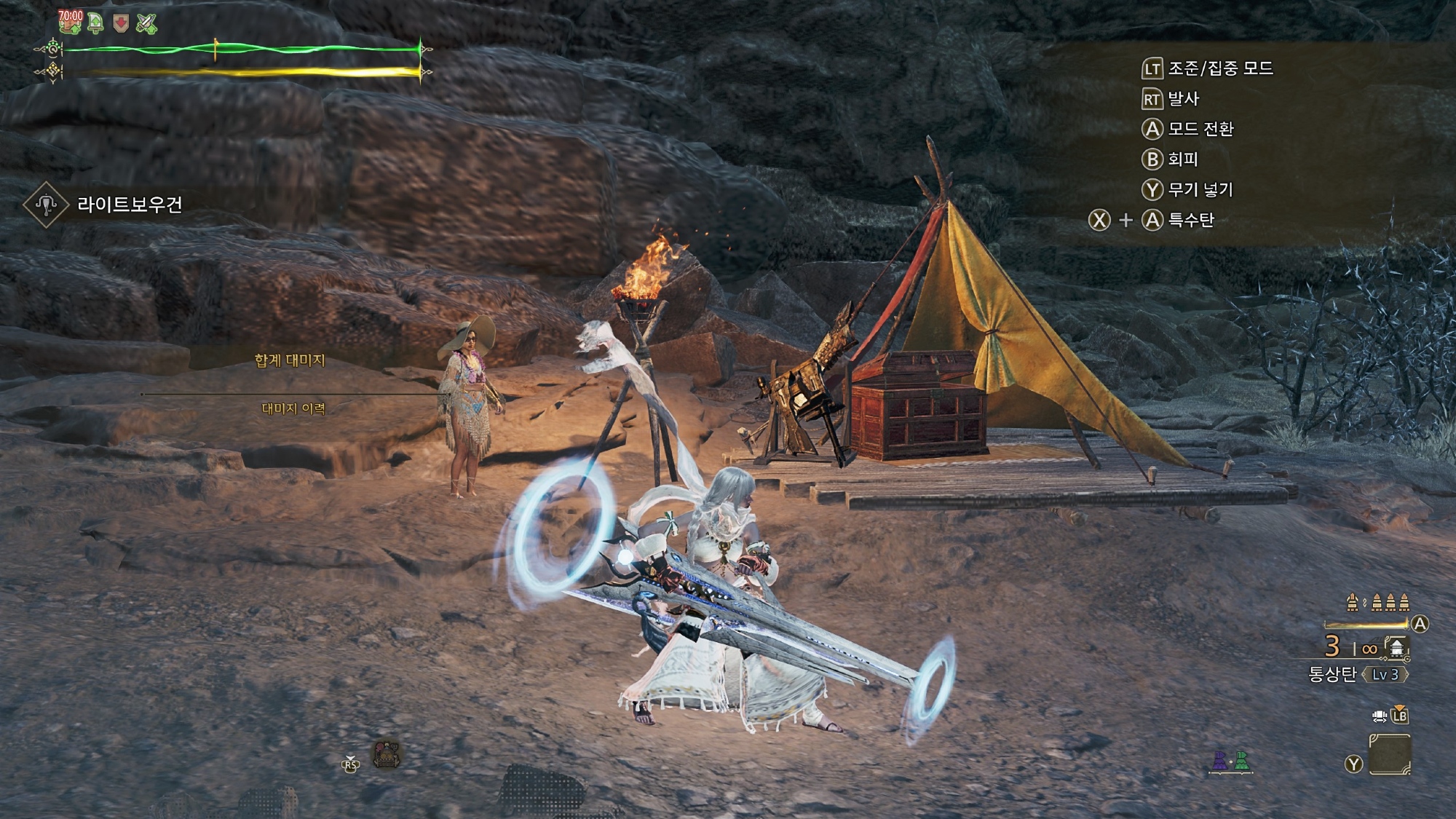The image size is (1456, 819).
Task: Click the scroll buff icon with a green arrow
Action: pos(95,23)
